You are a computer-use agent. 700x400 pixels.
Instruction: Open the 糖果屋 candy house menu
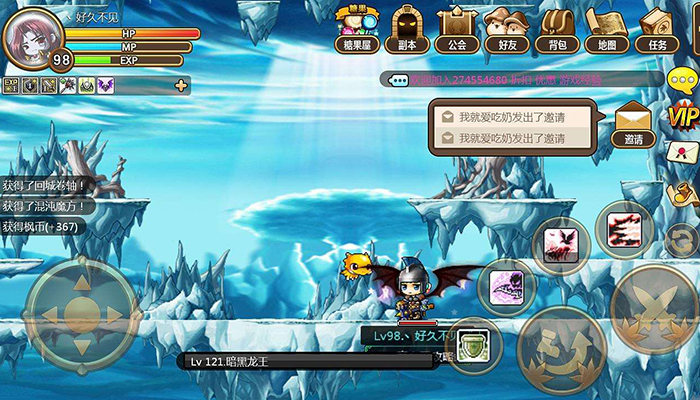pos(357,29)
